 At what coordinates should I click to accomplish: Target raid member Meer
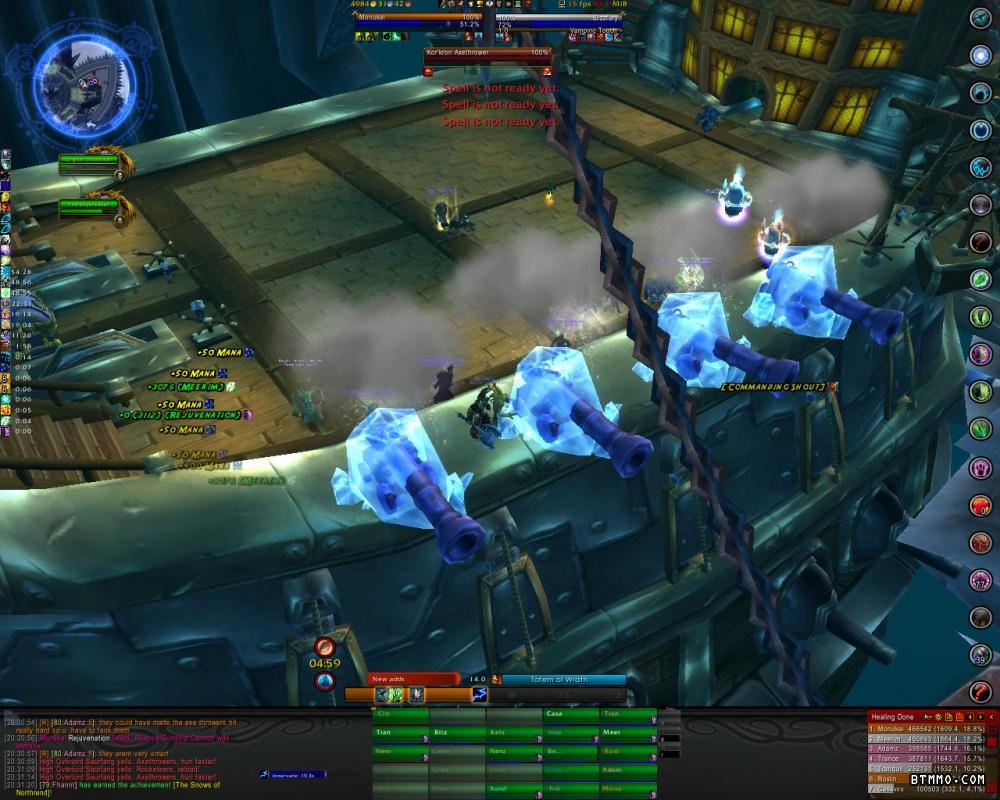pos(627,733)
